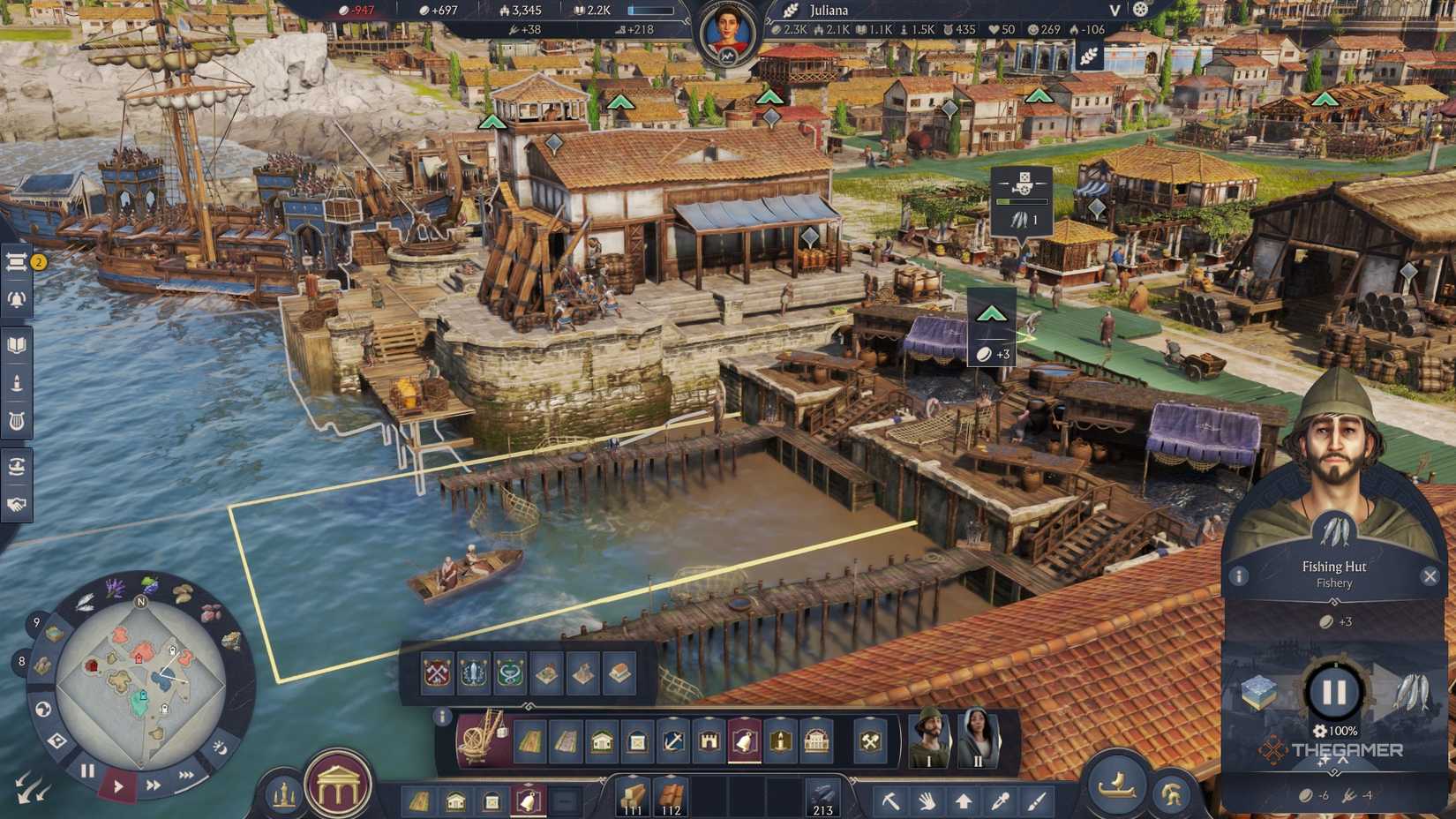Open the quest log scroll icon

click(x=15, y=261)
